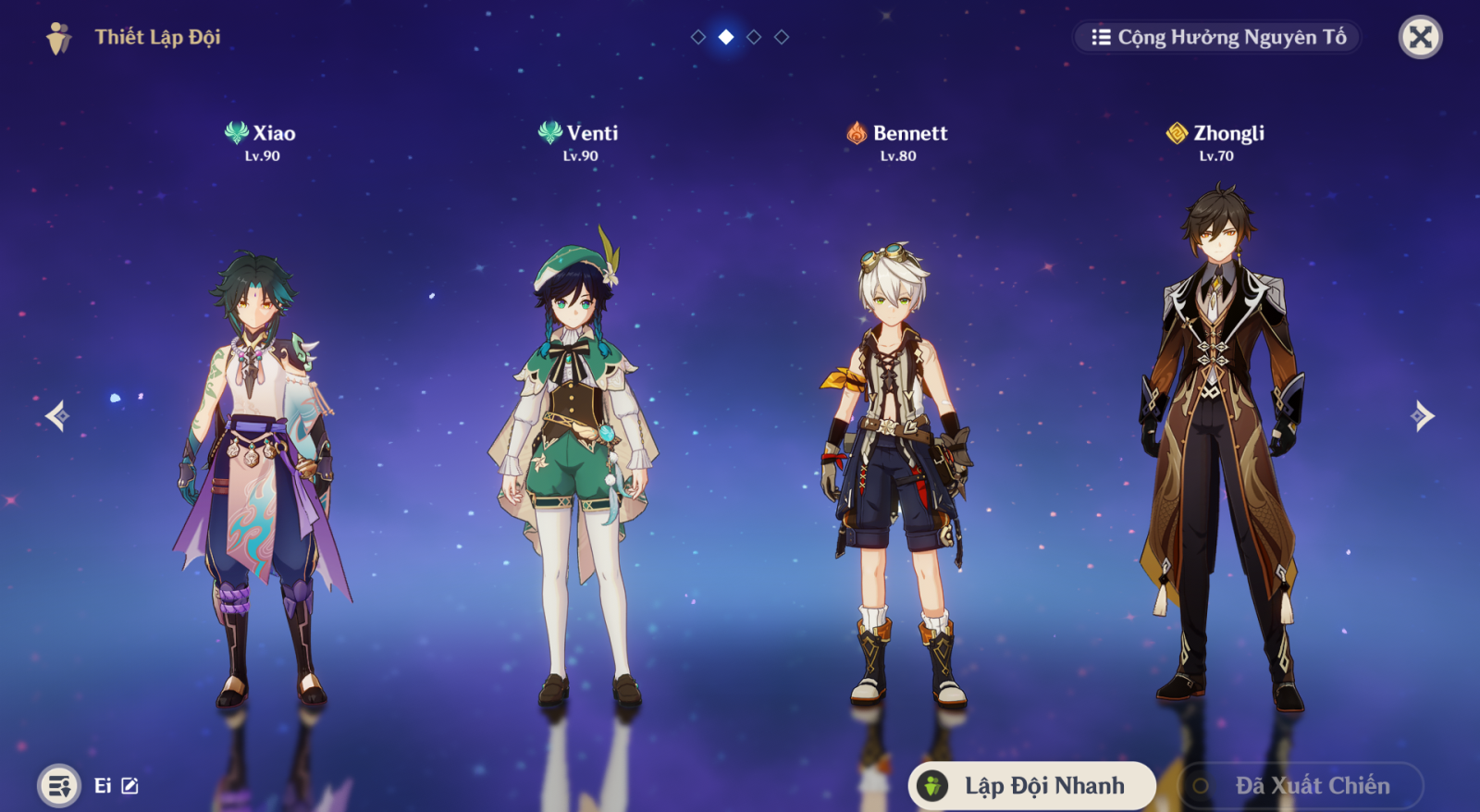Click the party setup icon in the top-left header
The image size is (1480, 812).
point(57,37)
